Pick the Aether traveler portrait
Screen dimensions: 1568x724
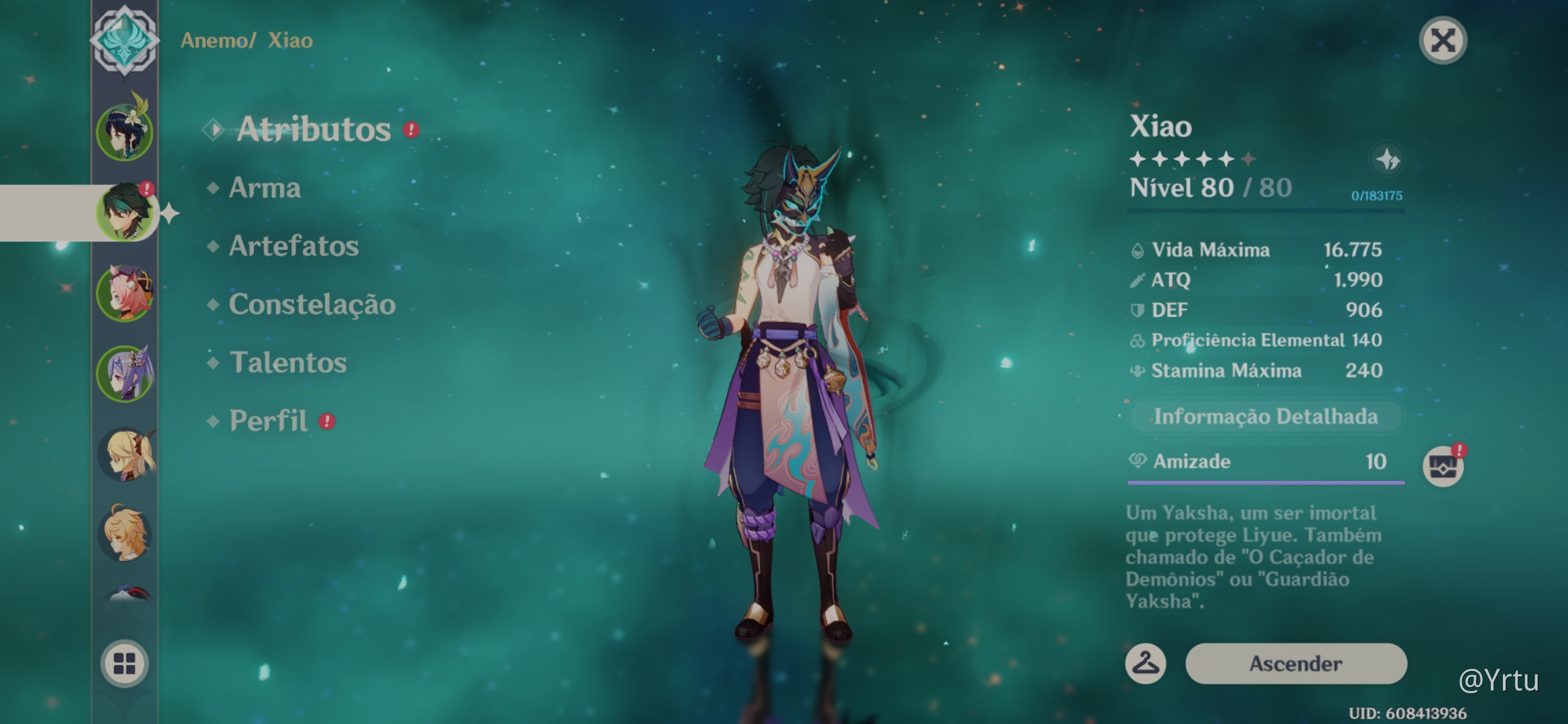click(x=126, y=534)
